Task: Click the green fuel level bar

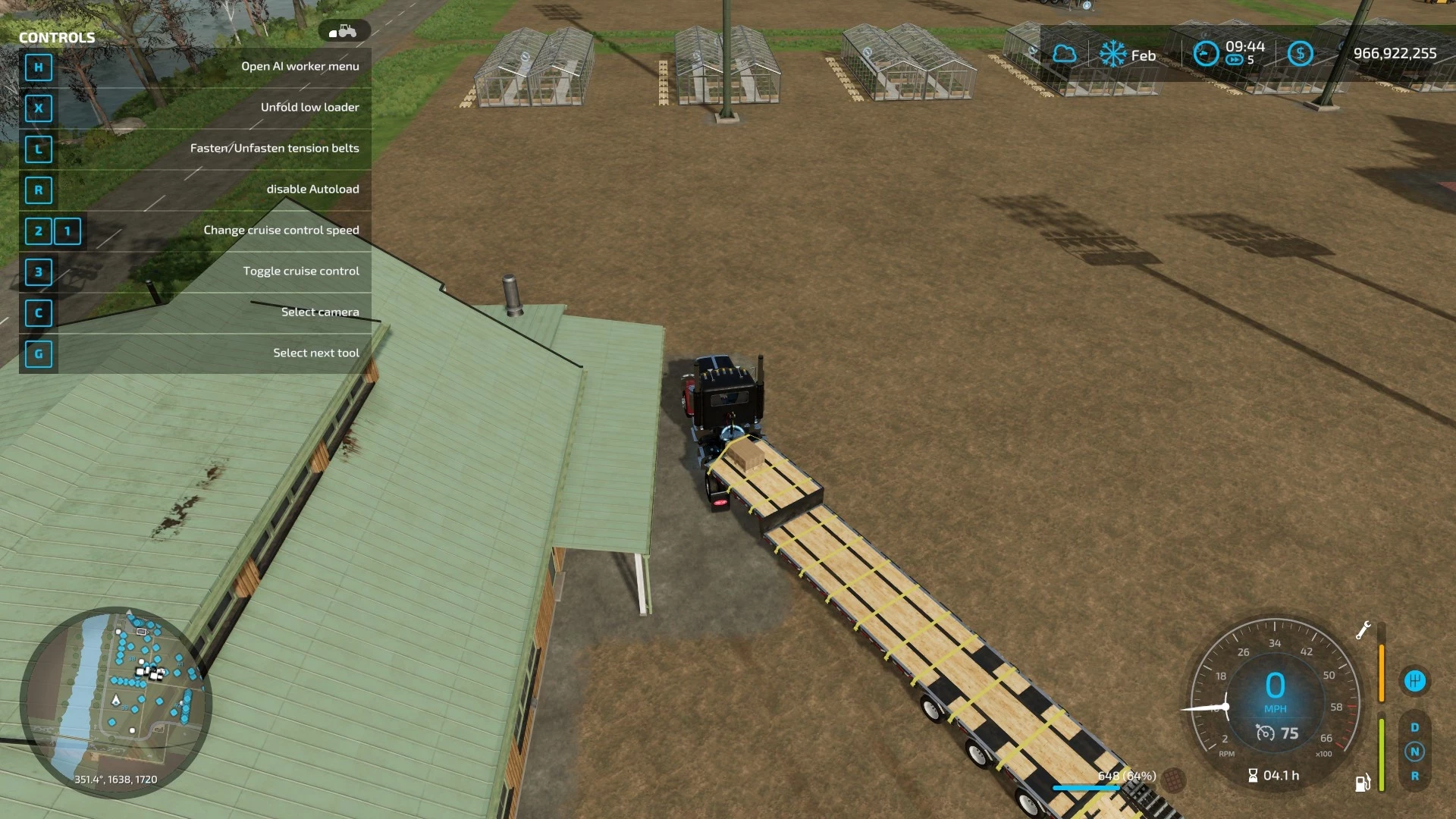Action: point(1382,753)
